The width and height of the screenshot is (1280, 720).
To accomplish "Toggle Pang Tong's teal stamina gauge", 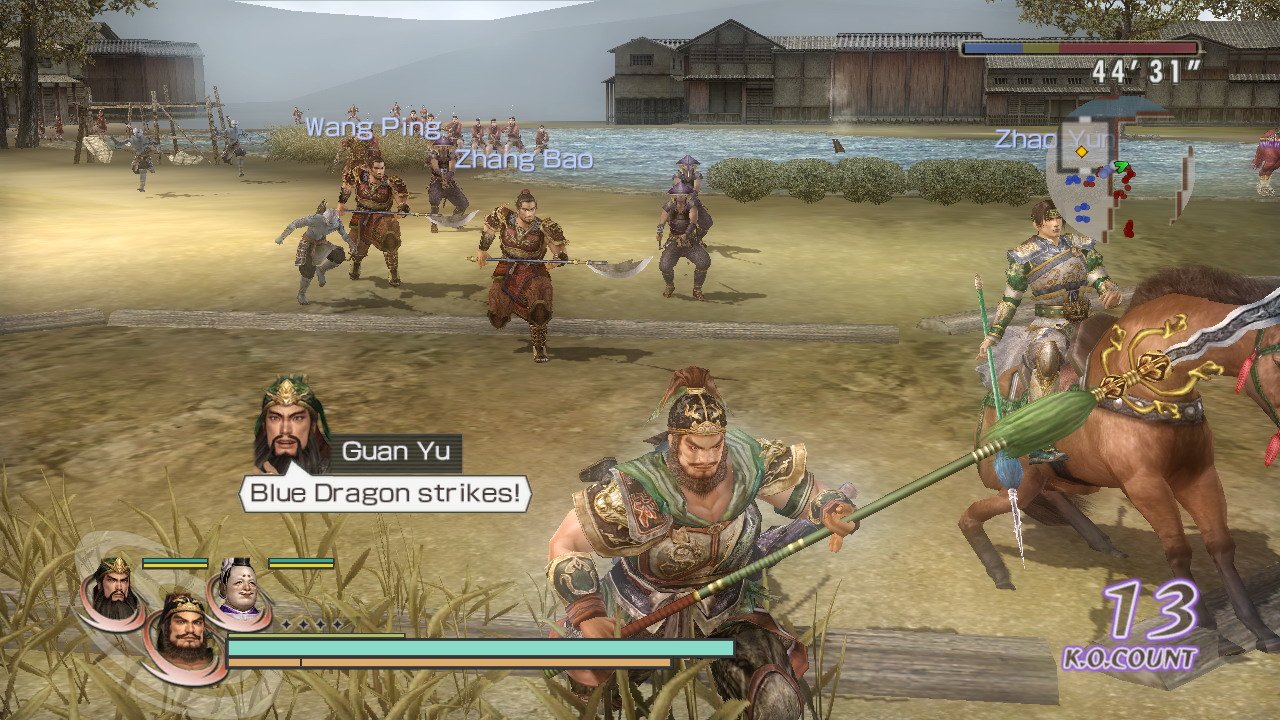I will point(300,561).
